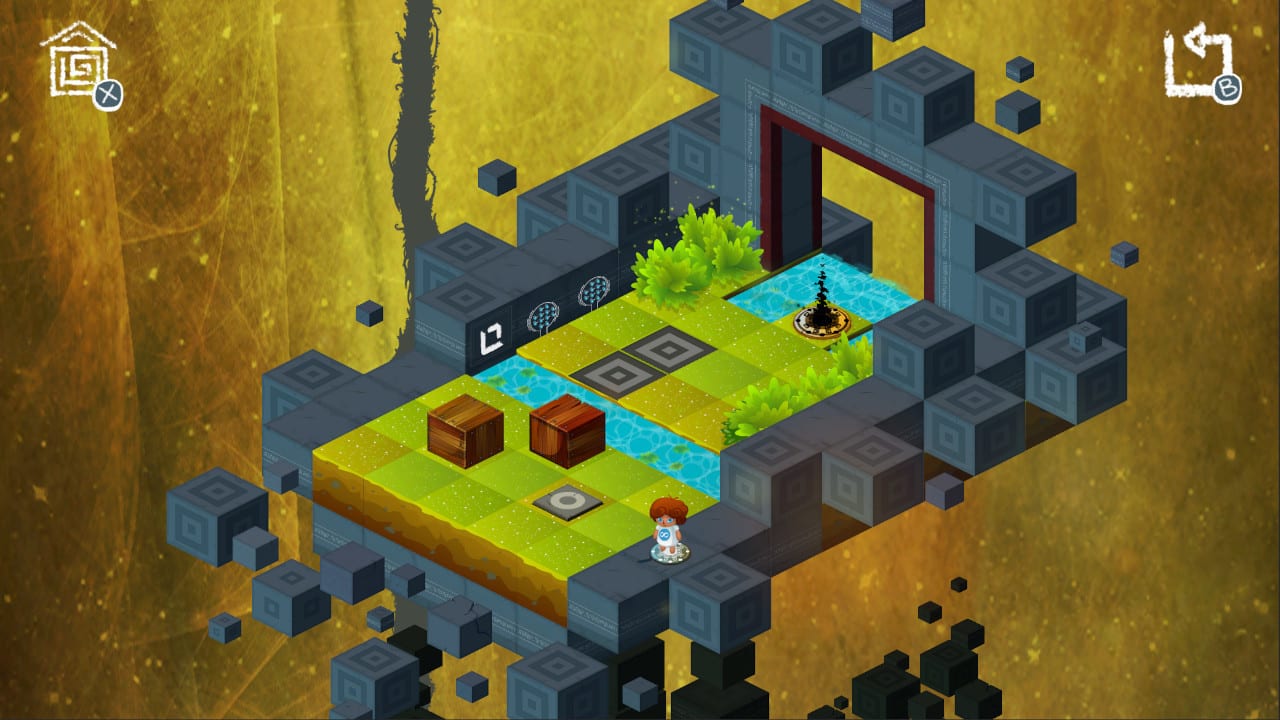
Task: Click the X gamepad button badge
Action: pos(110,94)
